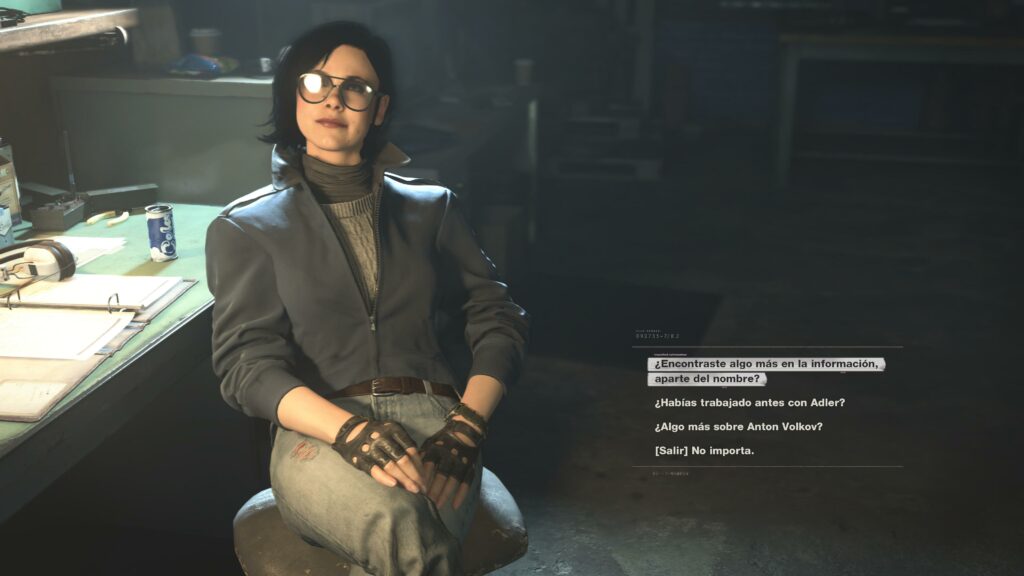
Task: Select "[Salir] No importa." to leave
Action: tap(704, 451)
